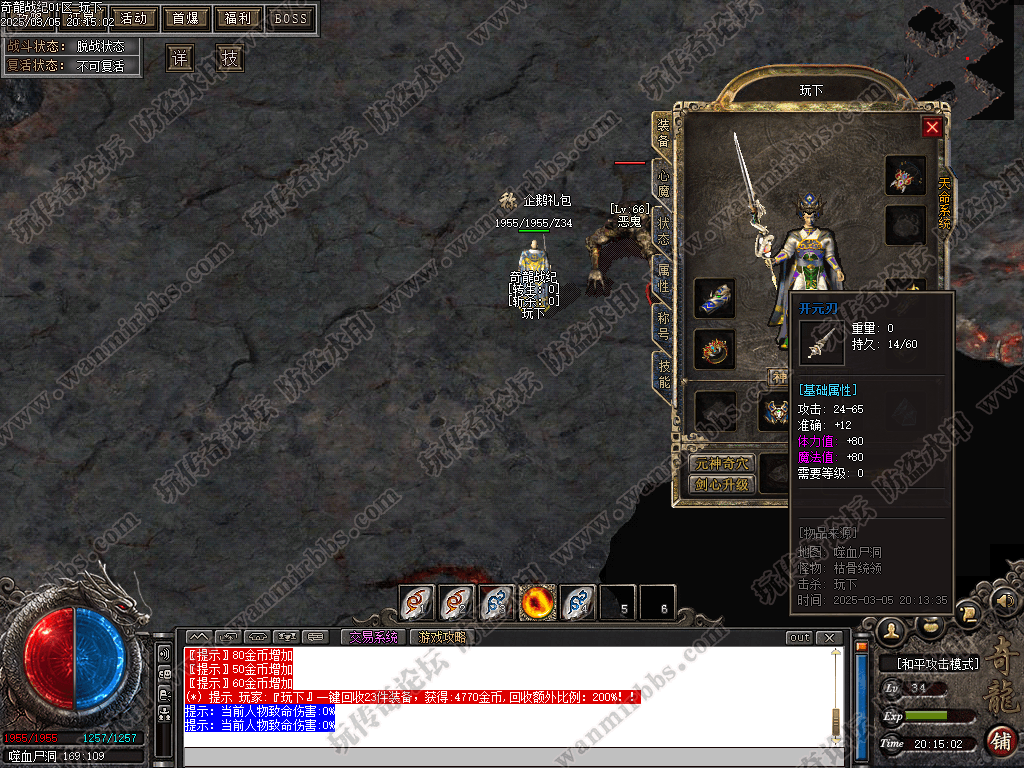Click the 详 details button

point(180,58)
